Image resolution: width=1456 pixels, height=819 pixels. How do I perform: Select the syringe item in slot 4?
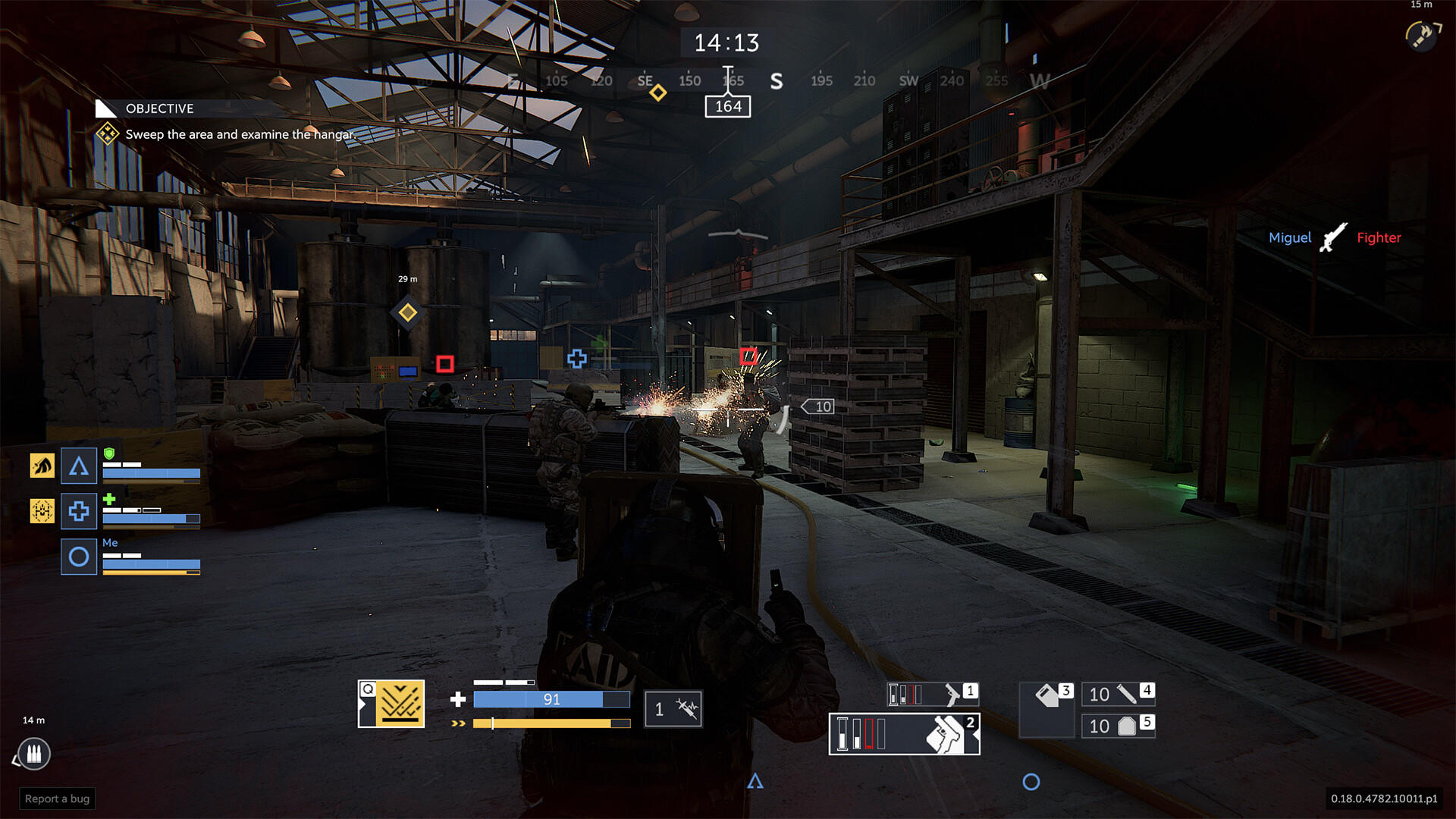coord(1120,694)
